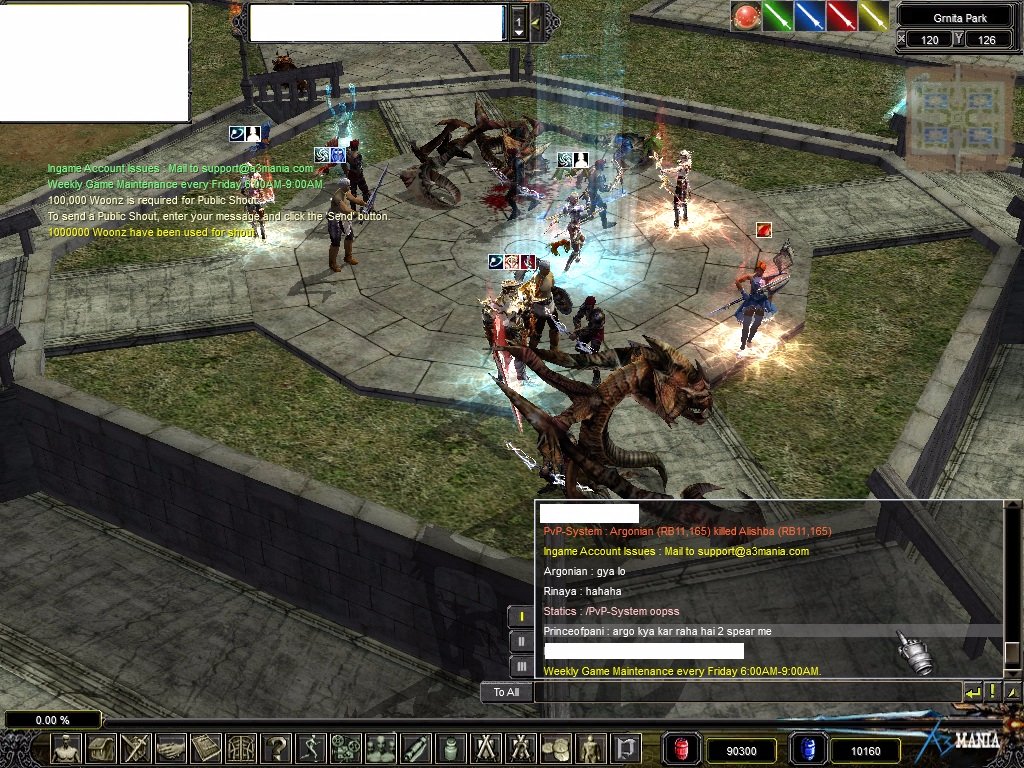Switch to chat tab III

521,665
